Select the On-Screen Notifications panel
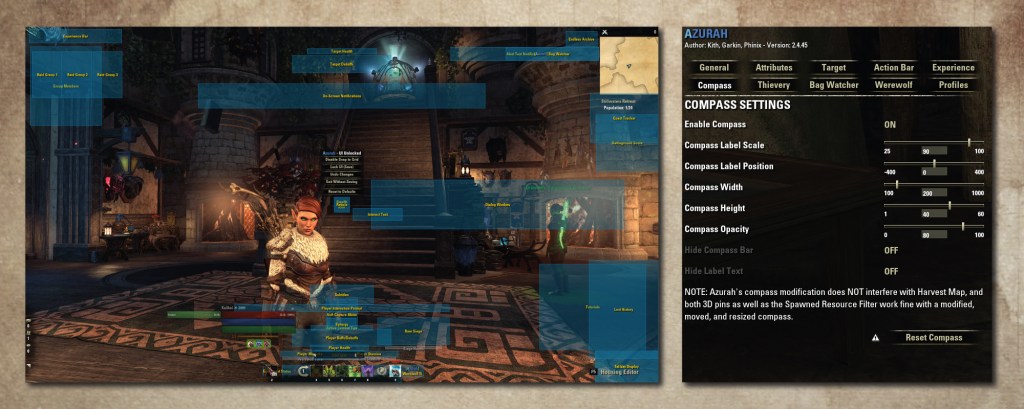Viewport: 1024px width, 409px height. pos(340,96)
